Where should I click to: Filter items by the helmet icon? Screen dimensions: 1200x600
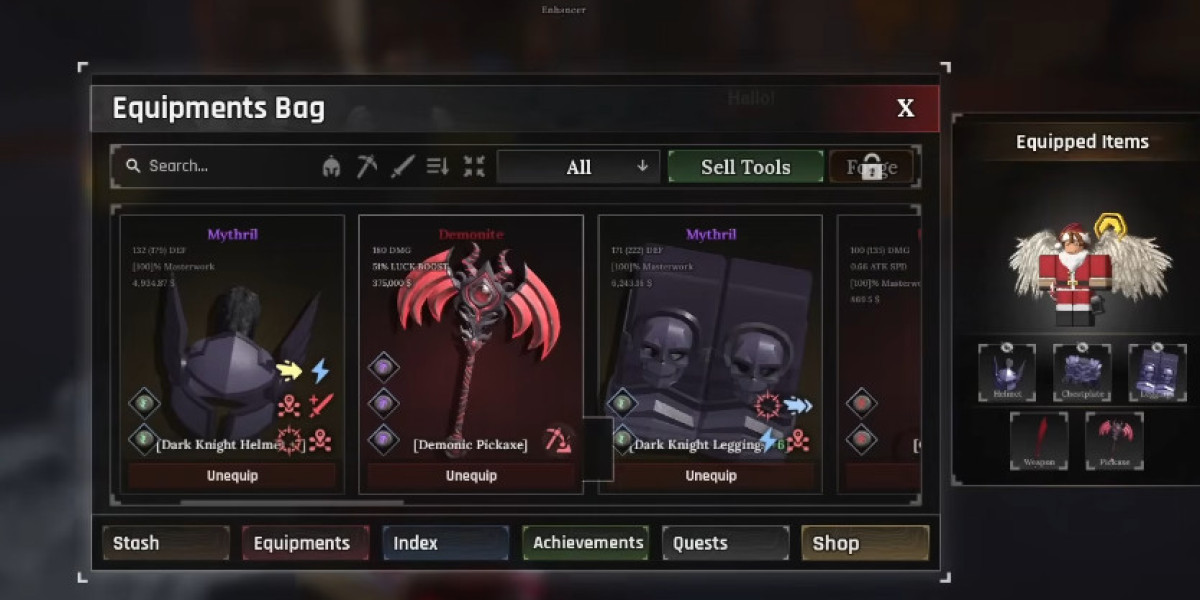(331, 167)
